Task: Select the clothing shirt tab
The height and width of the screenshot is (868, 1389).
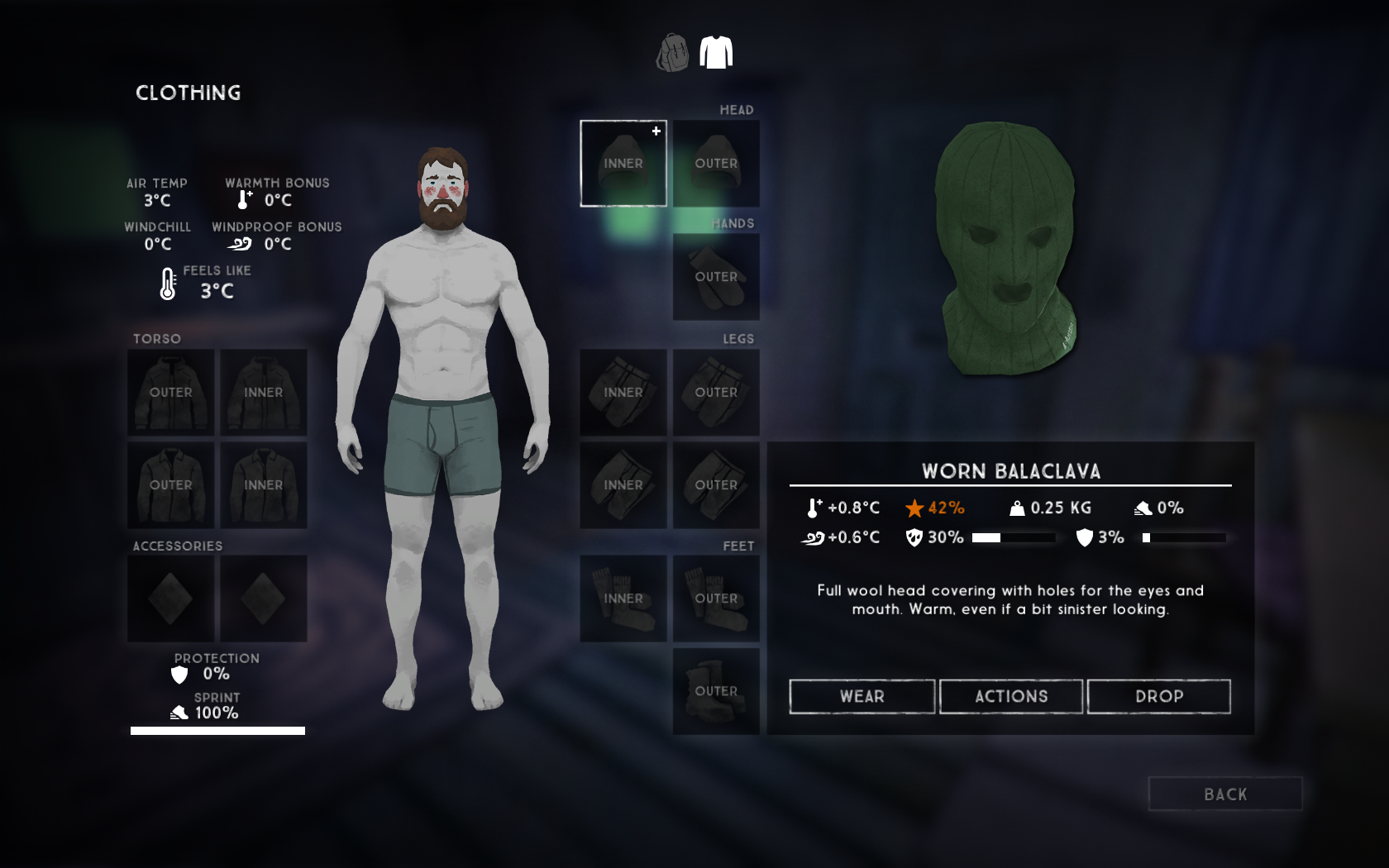Action: [716, 53]
